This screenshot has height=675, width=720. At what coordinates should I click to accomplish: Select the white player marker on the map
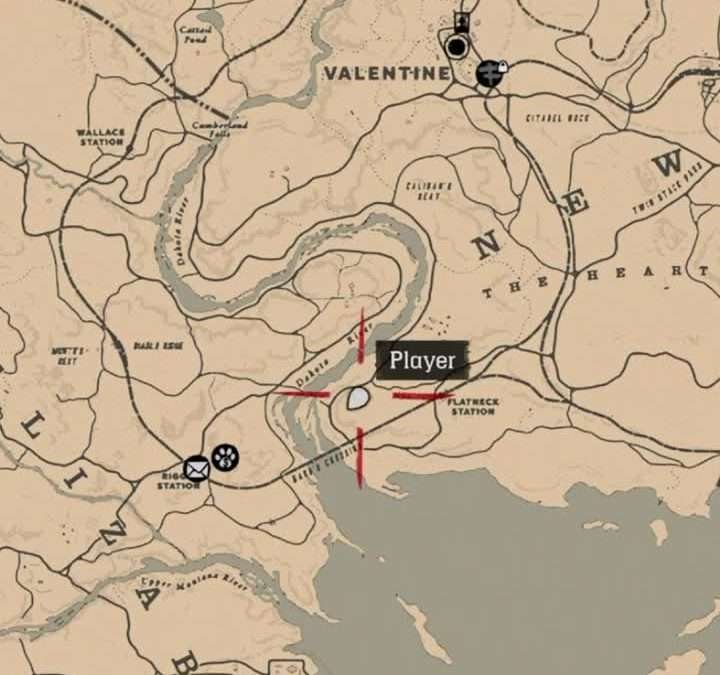[x=359, y=399]
